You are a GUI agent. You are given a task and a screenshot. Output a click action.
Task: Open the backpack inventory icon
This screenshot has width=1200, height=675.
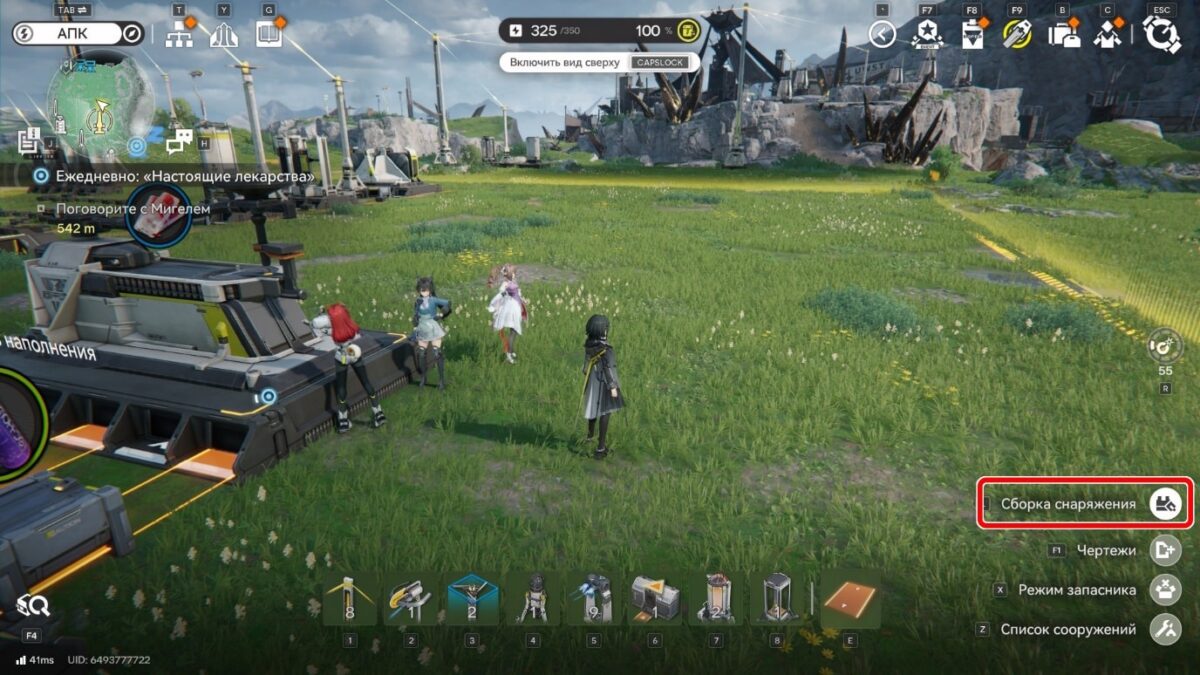1061,35
